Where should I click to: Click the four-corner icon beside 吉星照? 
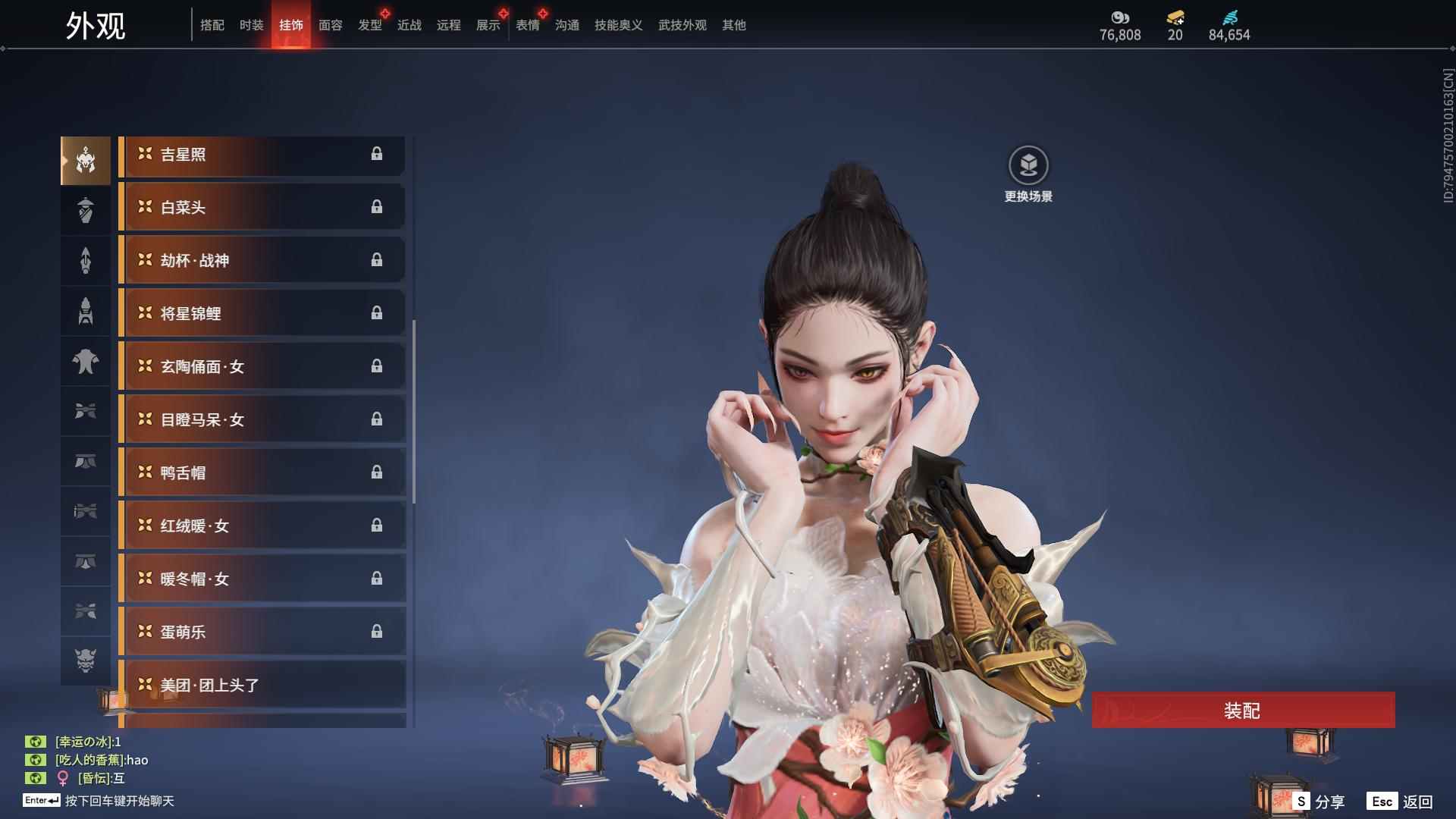pyautogui.click(x=145, y=154)
